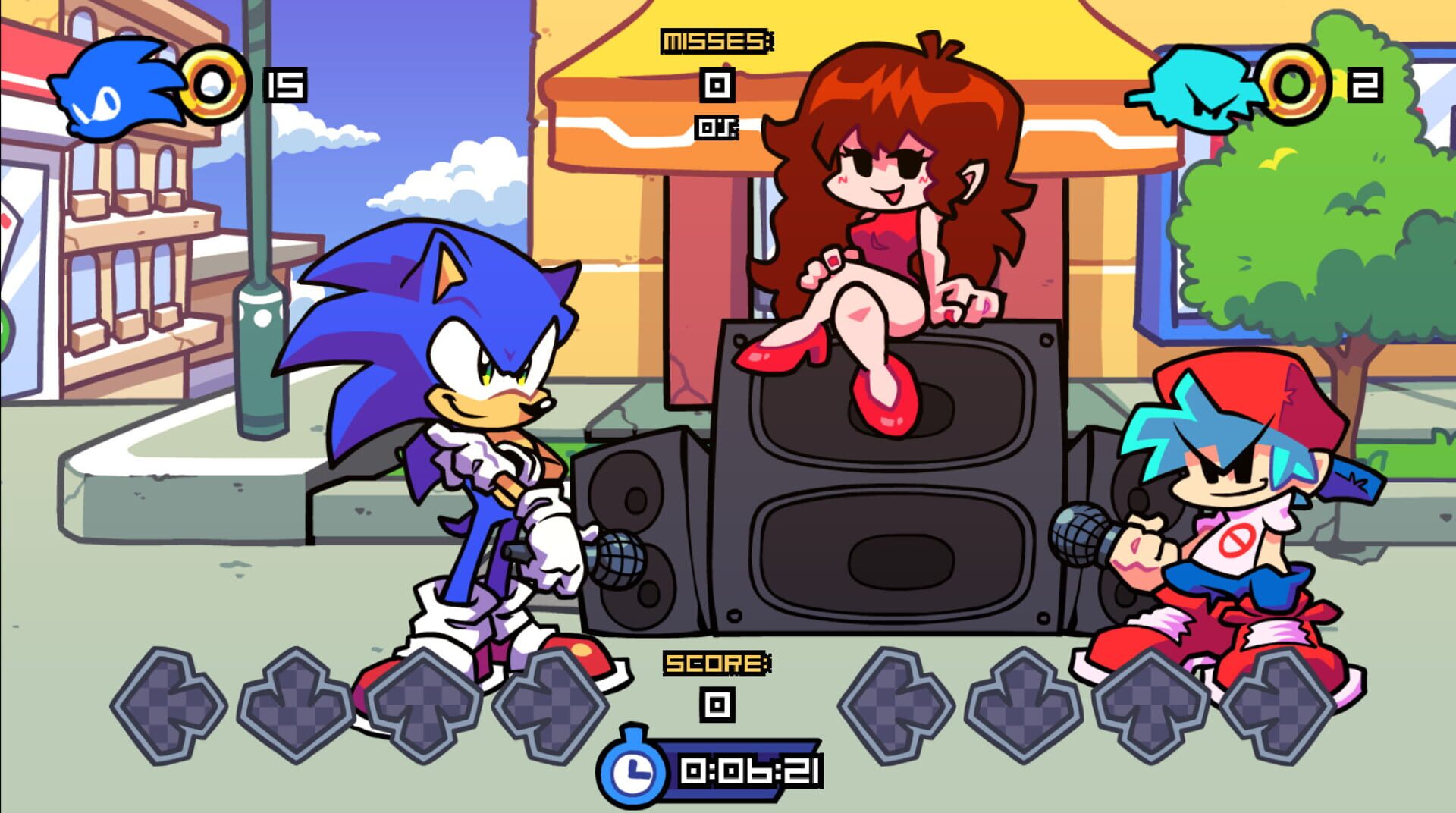Click the blue stopwatch icon beside the timer
Screen dimensions: 1456x813
(x=634, y=767)
